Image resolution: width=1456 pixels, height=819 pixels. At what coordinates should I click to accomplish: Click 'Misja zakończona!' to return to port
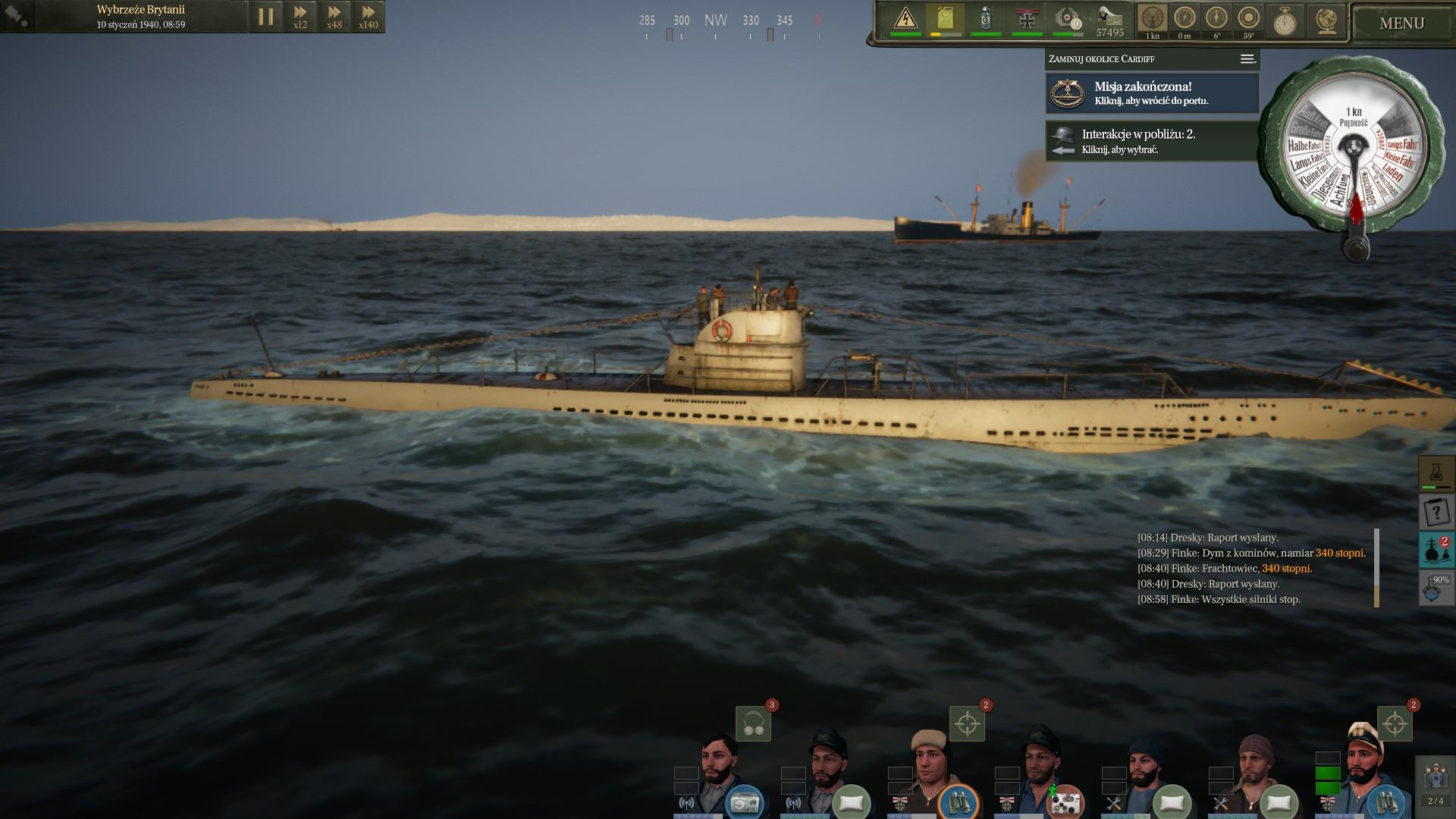tap(1152, 93)
